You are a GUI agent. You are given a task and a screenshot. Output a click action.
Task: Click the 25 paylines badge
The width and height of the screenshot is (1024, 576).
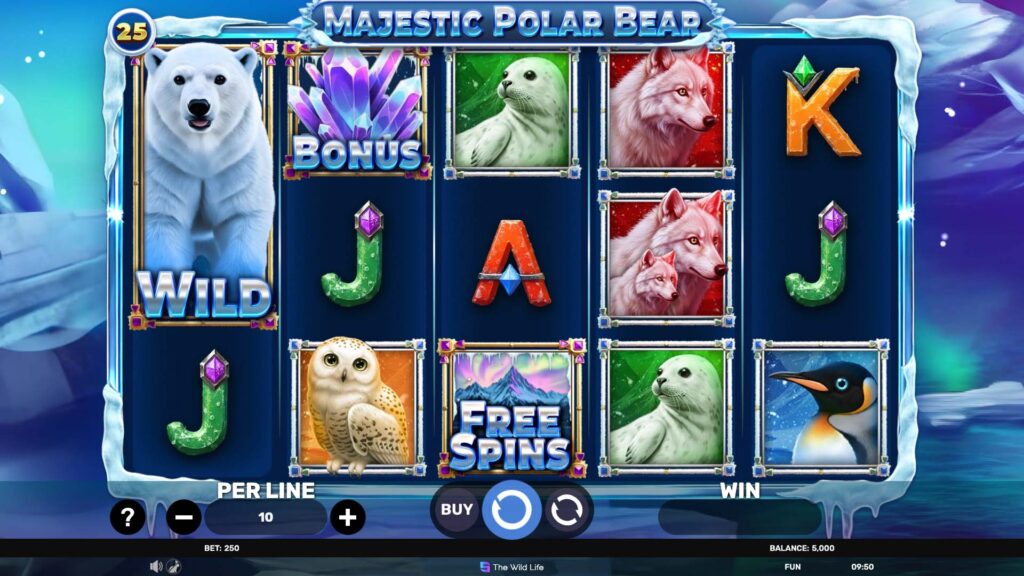tap(132, 32)
